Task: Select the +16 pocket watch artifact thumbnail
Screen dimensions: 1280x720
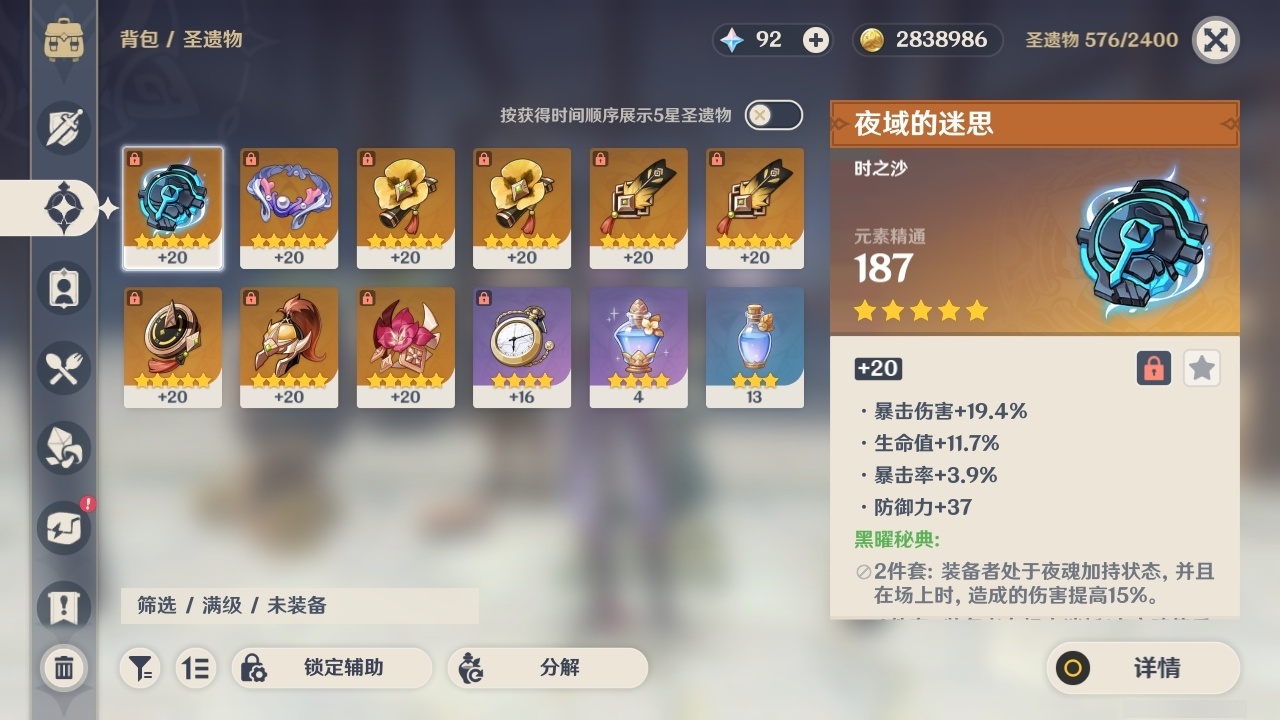Action: click(x=521, y=347)
